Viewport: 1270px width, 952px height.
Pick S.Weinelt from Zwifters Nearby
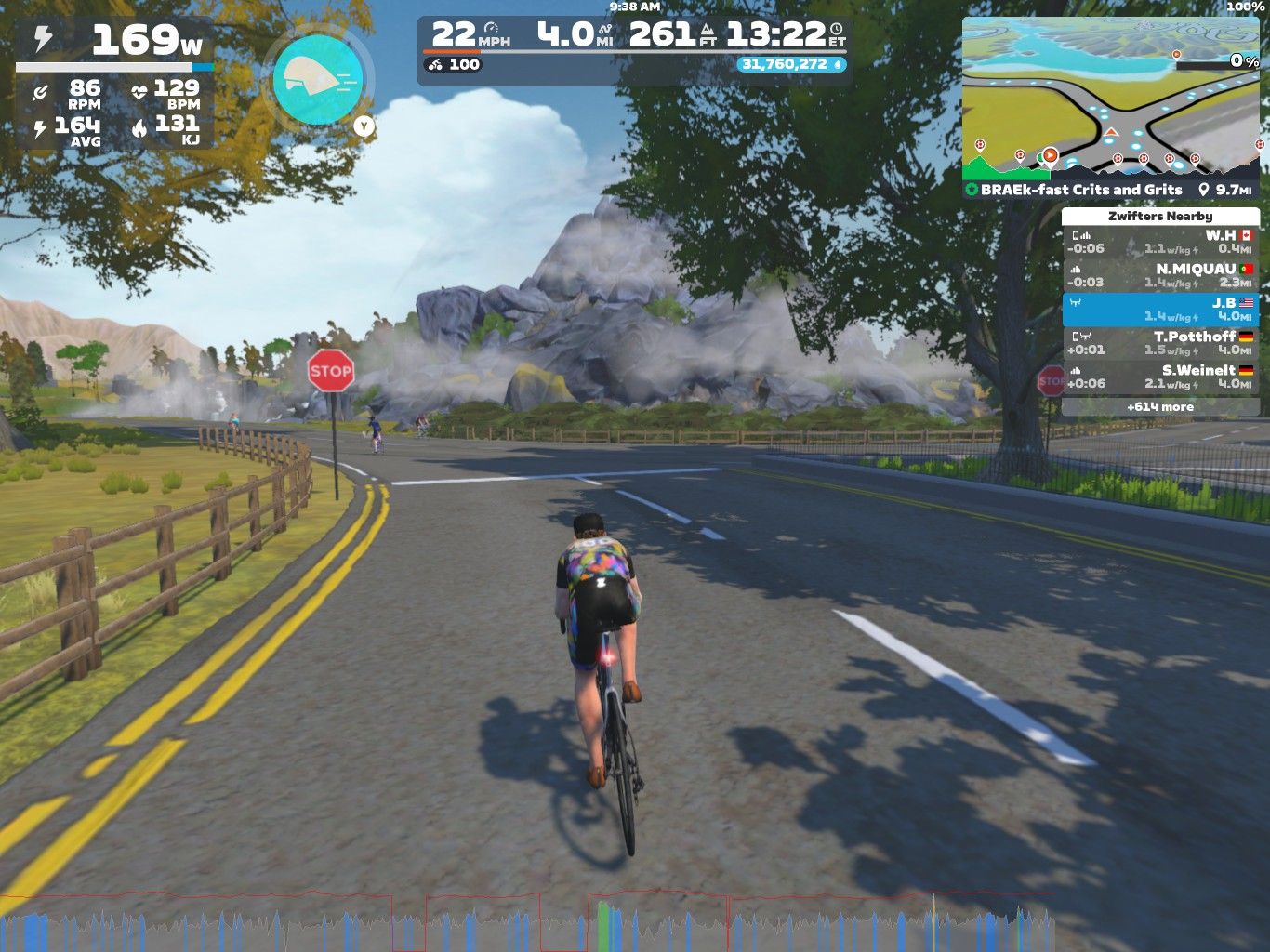(x=1160, y=377)
